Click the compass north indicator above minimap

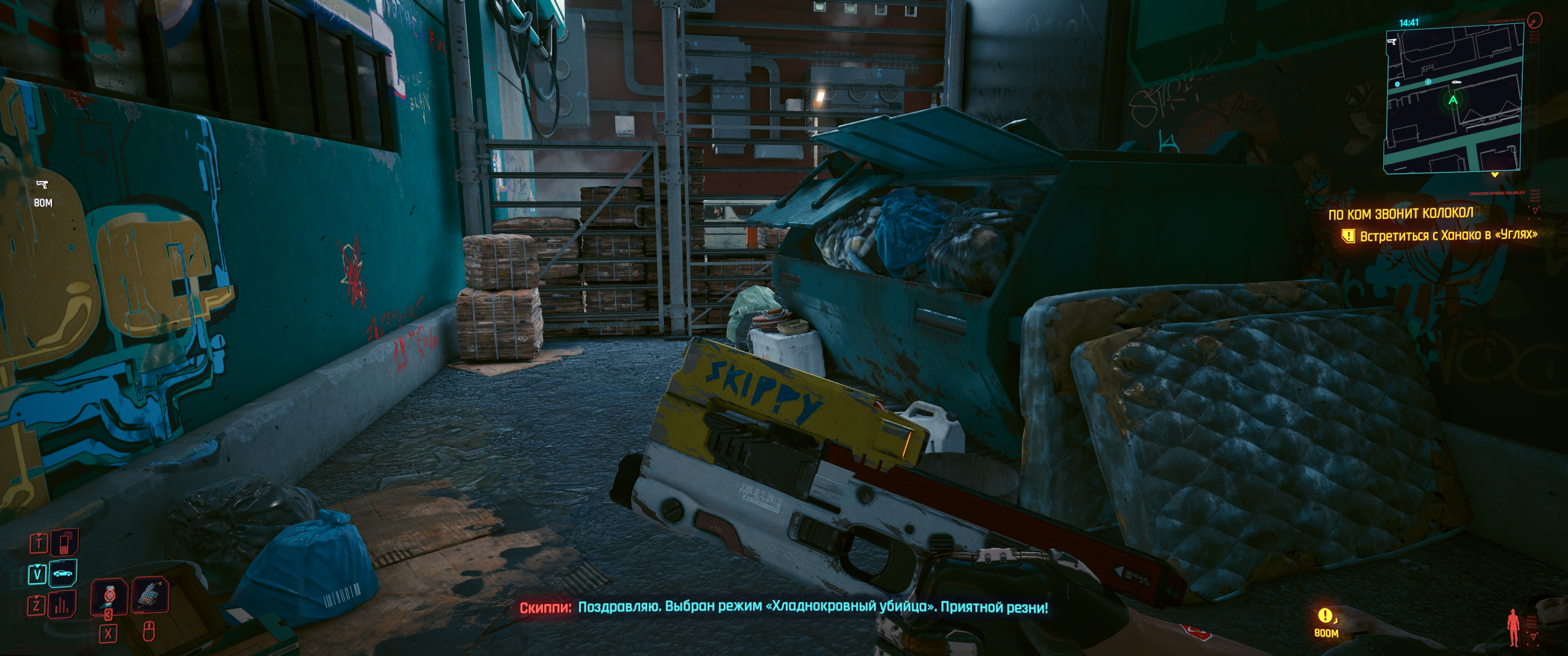1535,21
